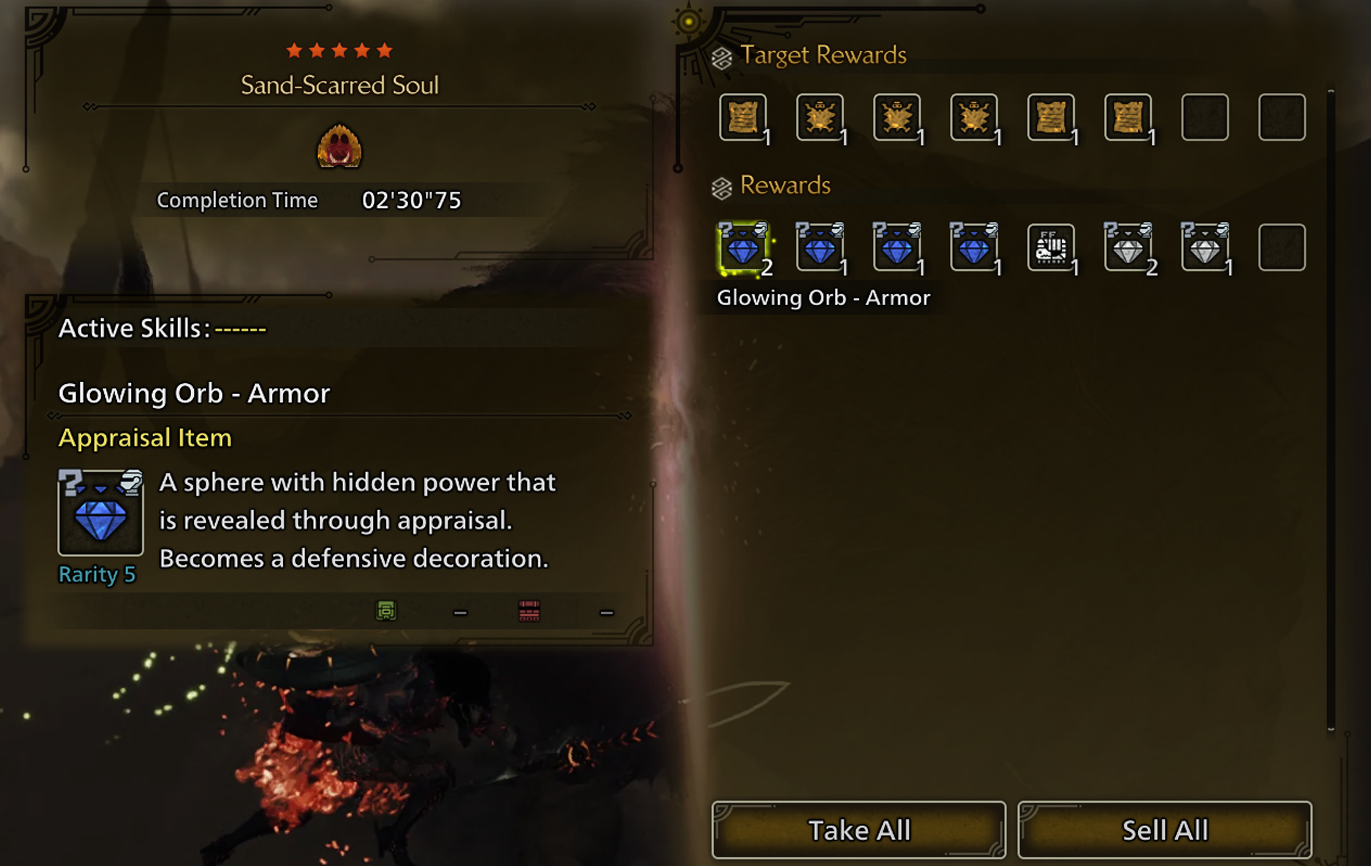Select the green supply box icon
The width and height of the screenshot is (1371, 866).
pos(387,610)
